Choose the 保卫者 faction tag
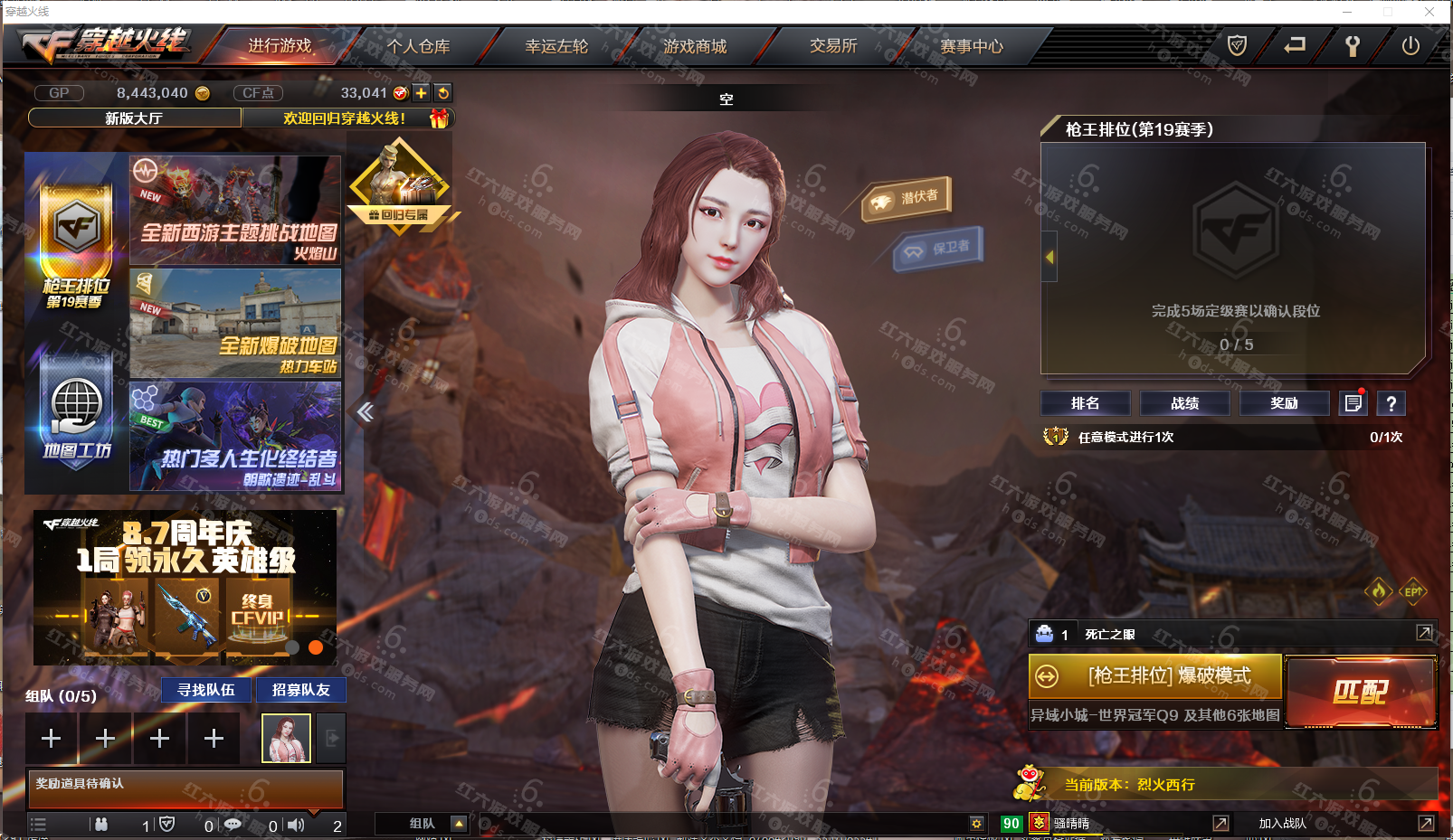 [x=939, y=248]
